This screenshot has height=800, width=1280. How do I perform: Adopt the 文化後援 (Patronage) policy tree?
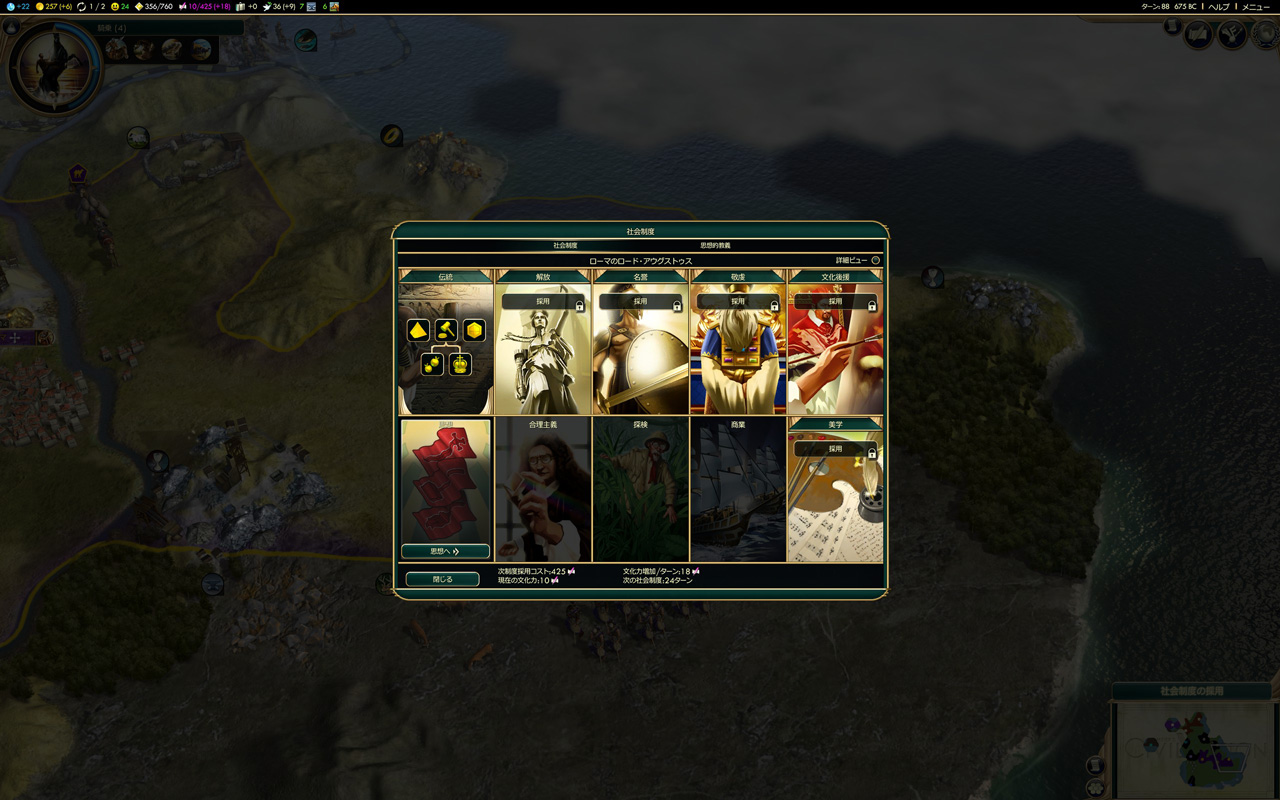click(836, 301)
